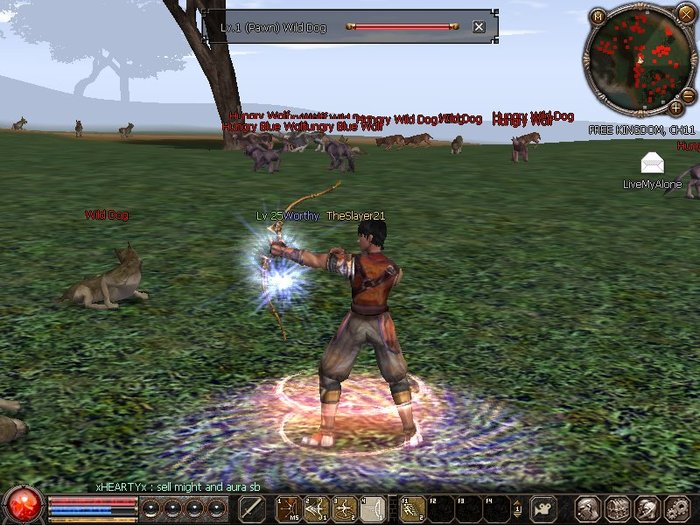The image size is (700, 525).
Task: Open the inventory chest icon
Action: [x=617, y=508]
